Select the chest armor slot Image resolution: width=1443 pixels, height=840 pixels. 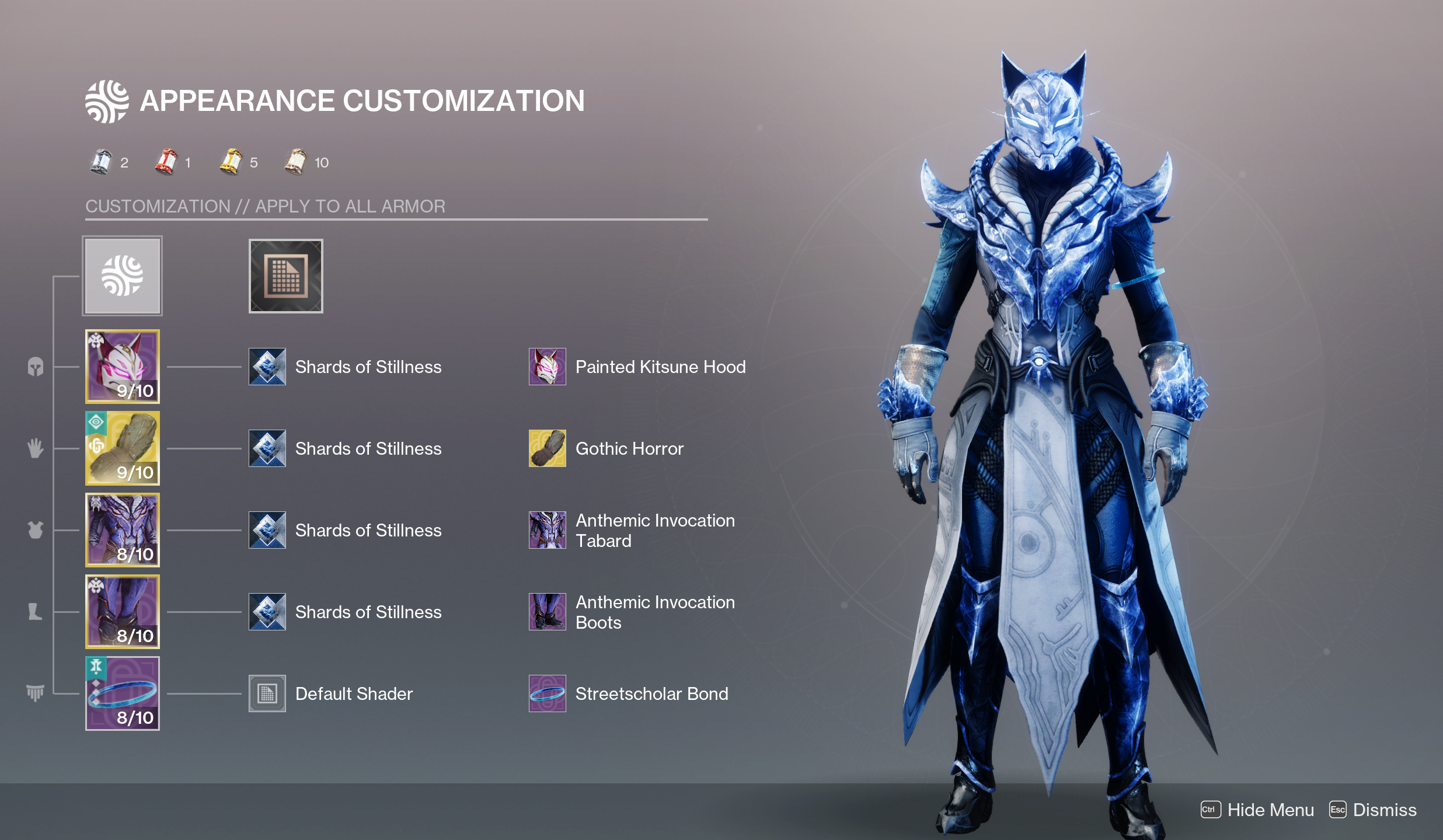(122, 529)
